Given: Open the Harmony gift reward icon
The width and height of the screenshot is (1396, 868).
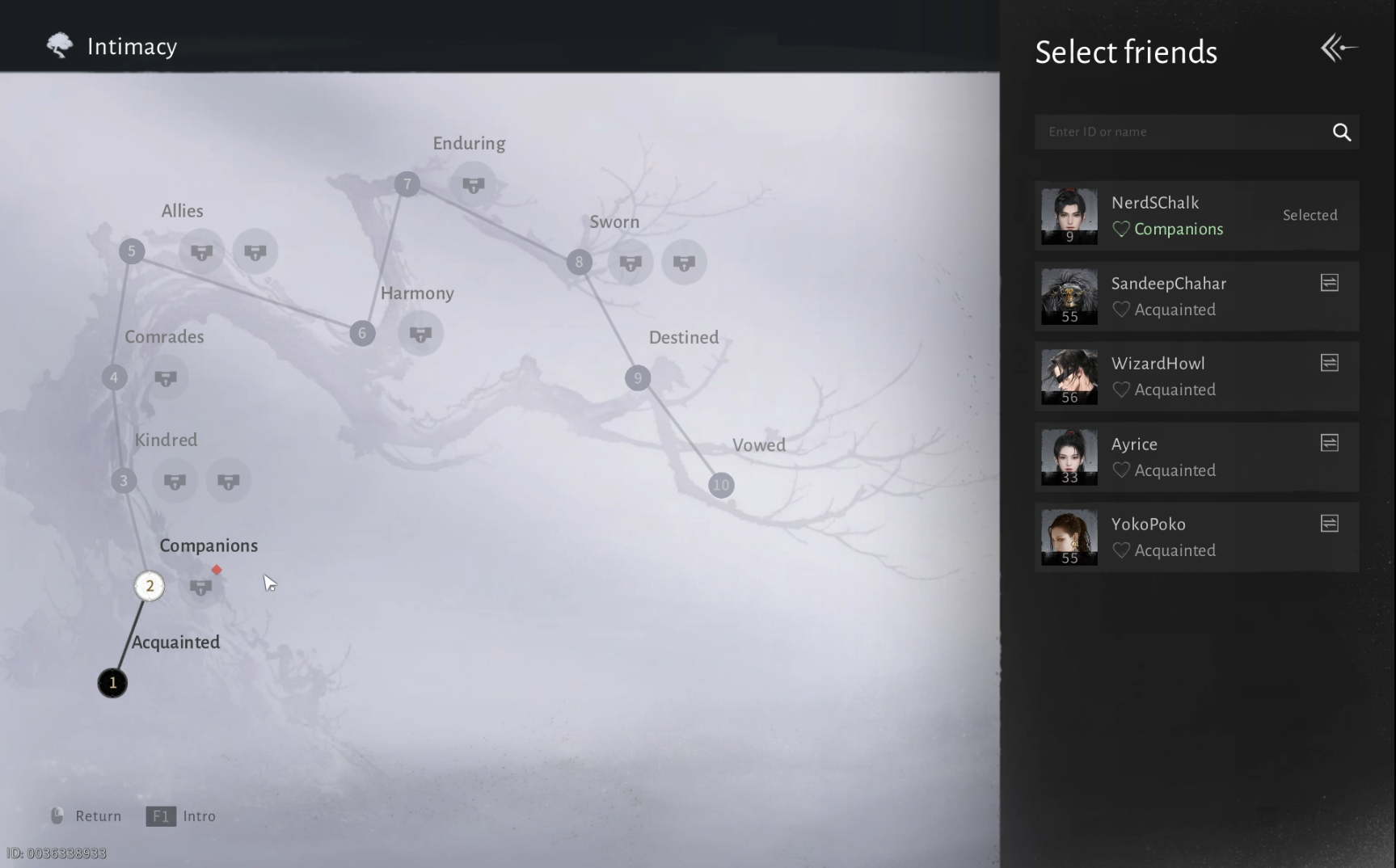Looking at the screenshot, I should [420, 333].
